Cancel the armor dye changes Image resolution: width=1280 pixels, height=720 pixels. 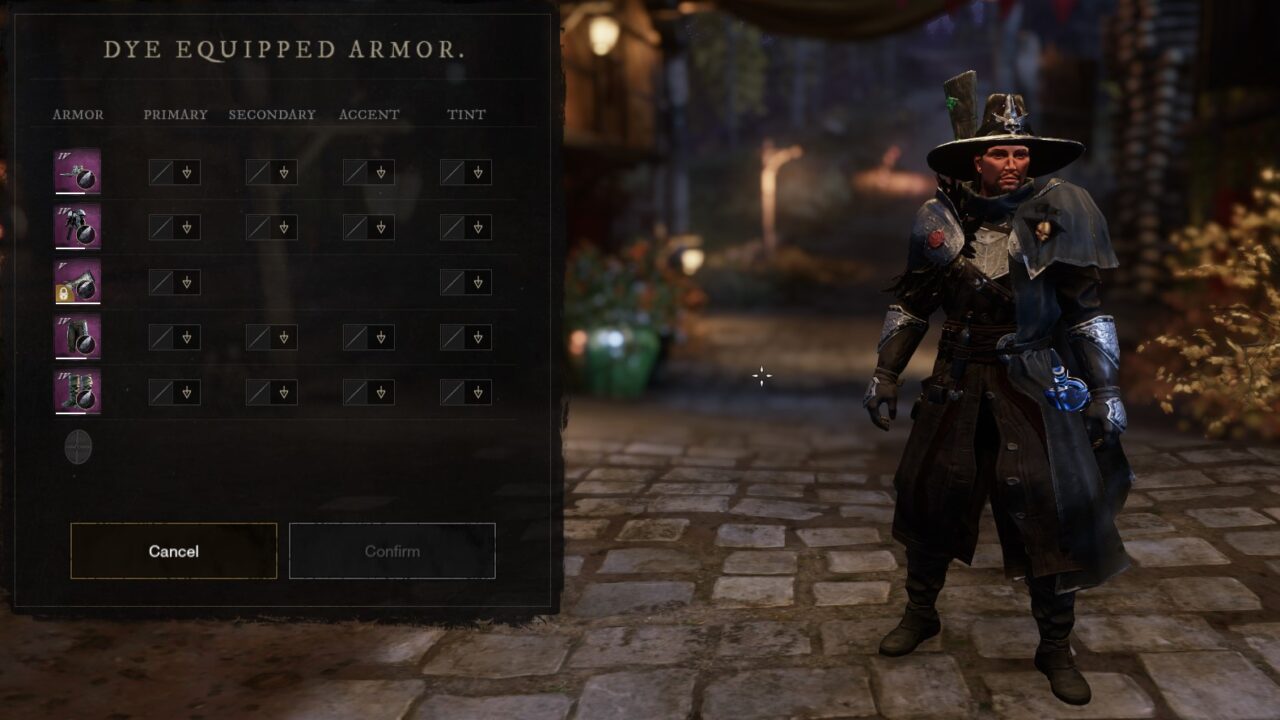click(173, 551)
